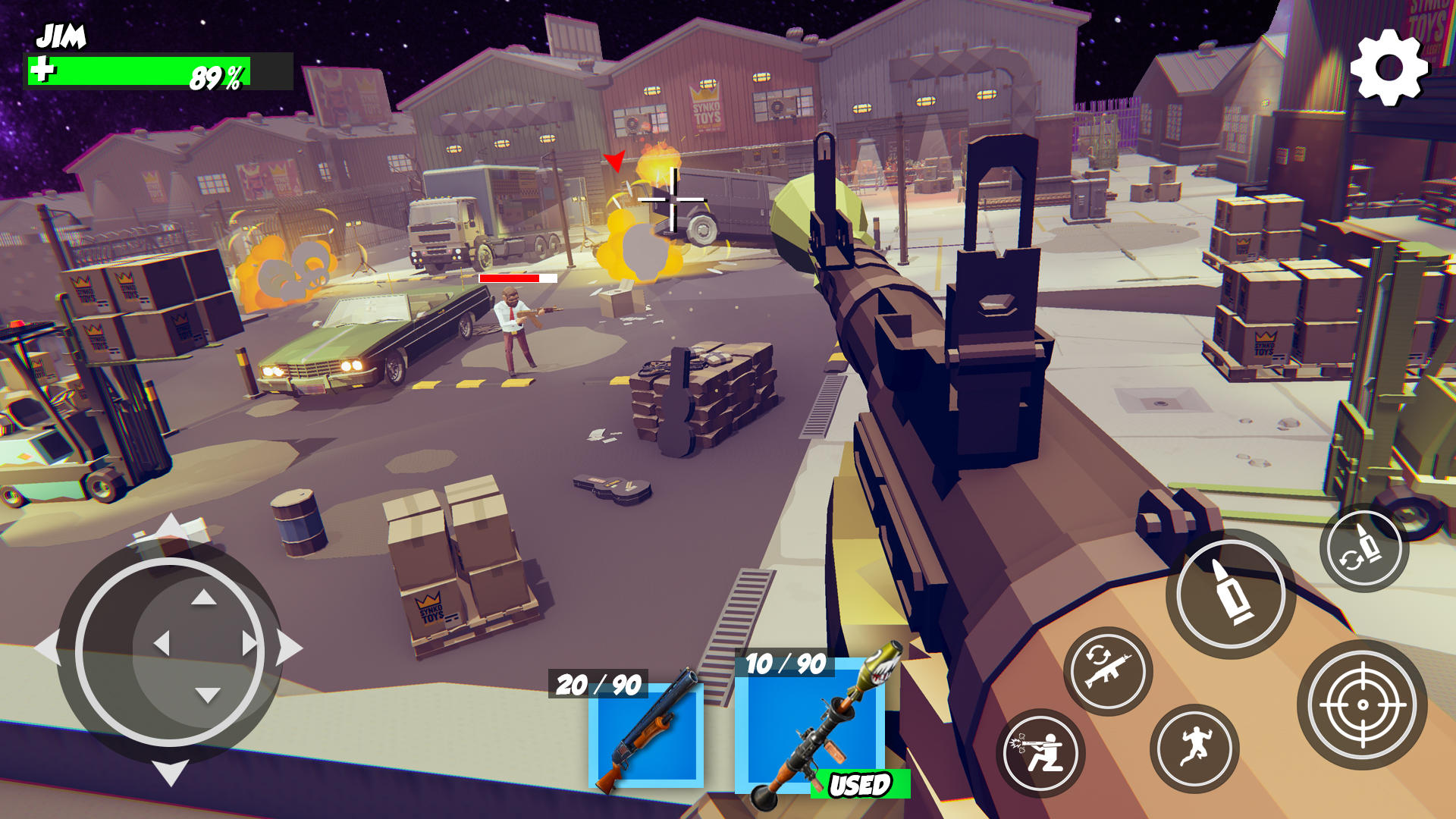This screenshot has height=819, width=1456.
Task: Tap the sprint running-man icon
Action: coord(1196,750)
